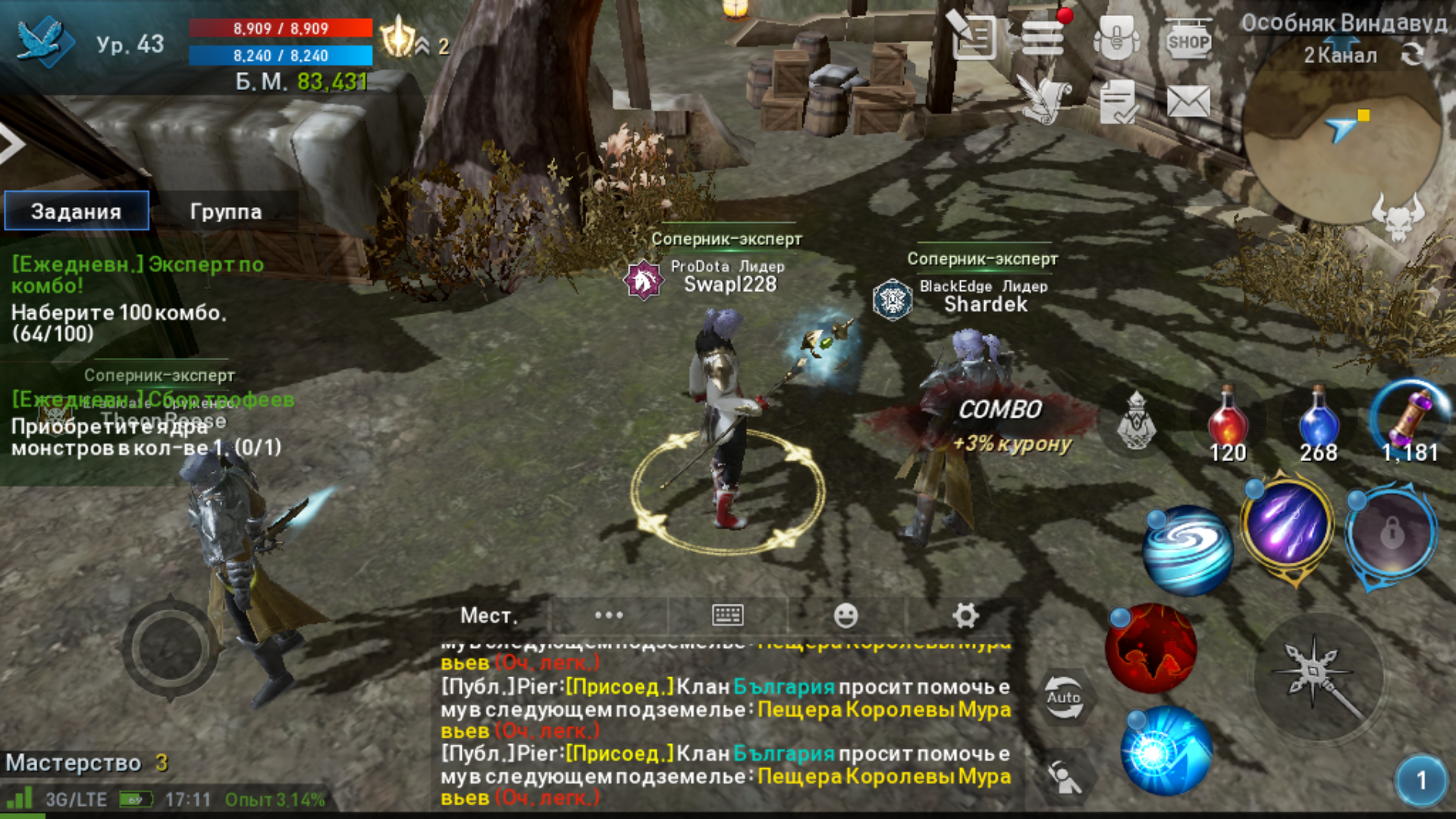The image size is (1456, 819).
Task: Use the red health potion
Action: tap(1228, 422)
